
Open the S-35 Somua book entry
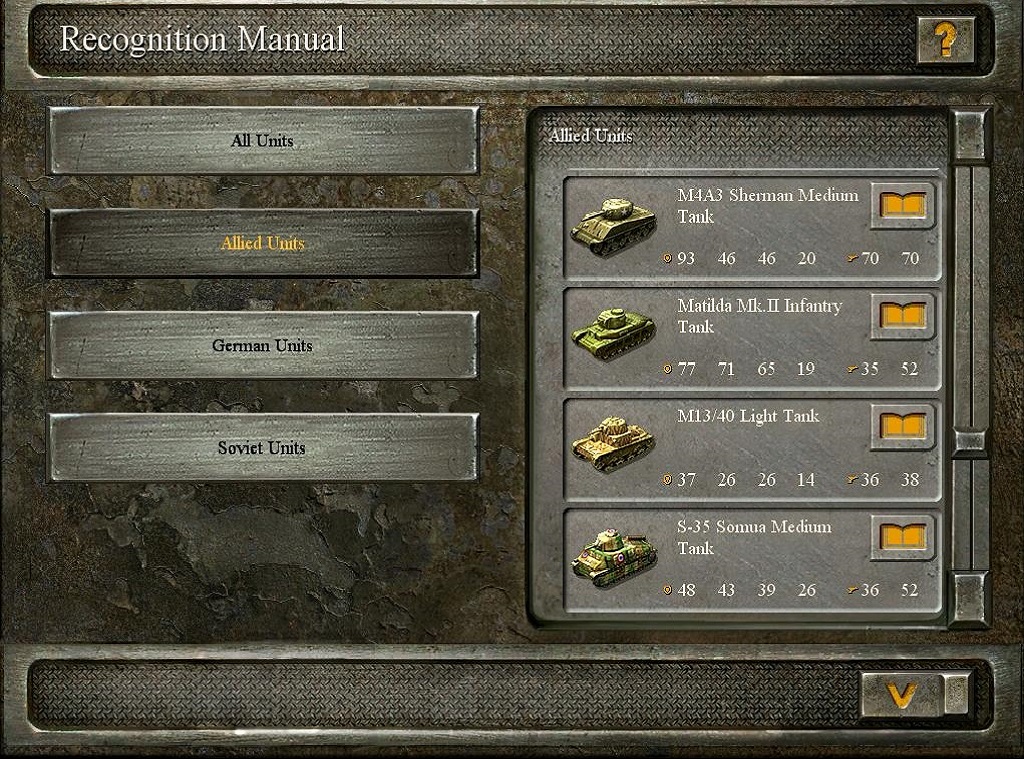point(903,537)
